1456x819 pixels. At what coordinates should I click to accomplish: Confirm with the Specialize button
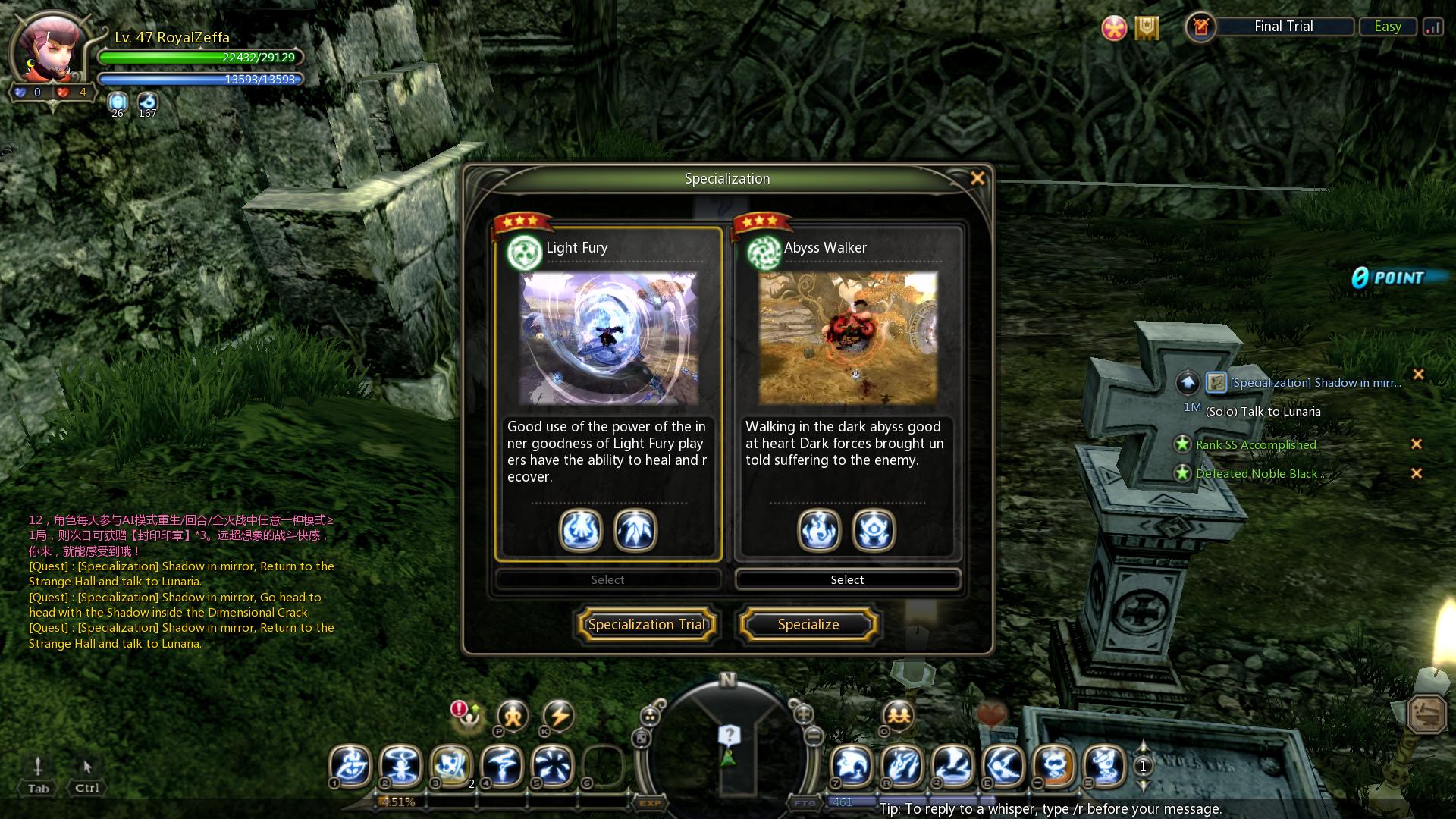(x=808, y=625)
